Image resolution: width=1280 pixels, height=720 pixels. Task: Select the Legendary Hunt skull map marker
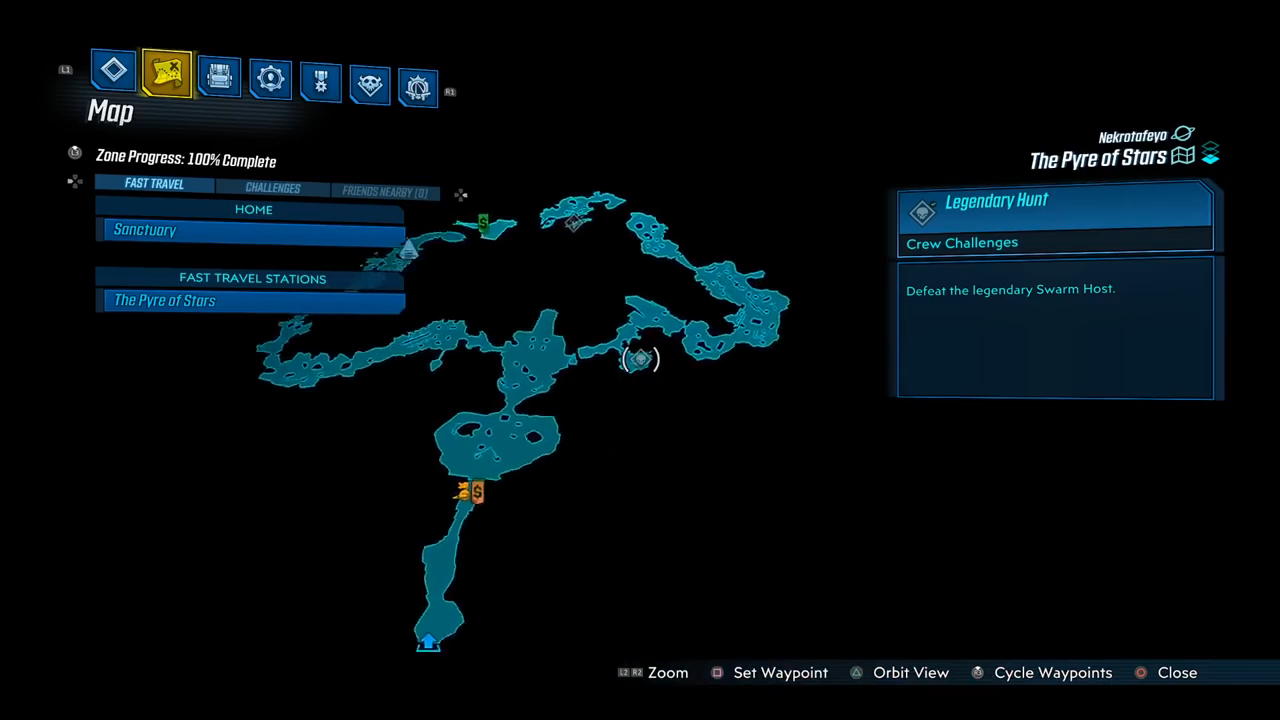[x=640, y=358]
